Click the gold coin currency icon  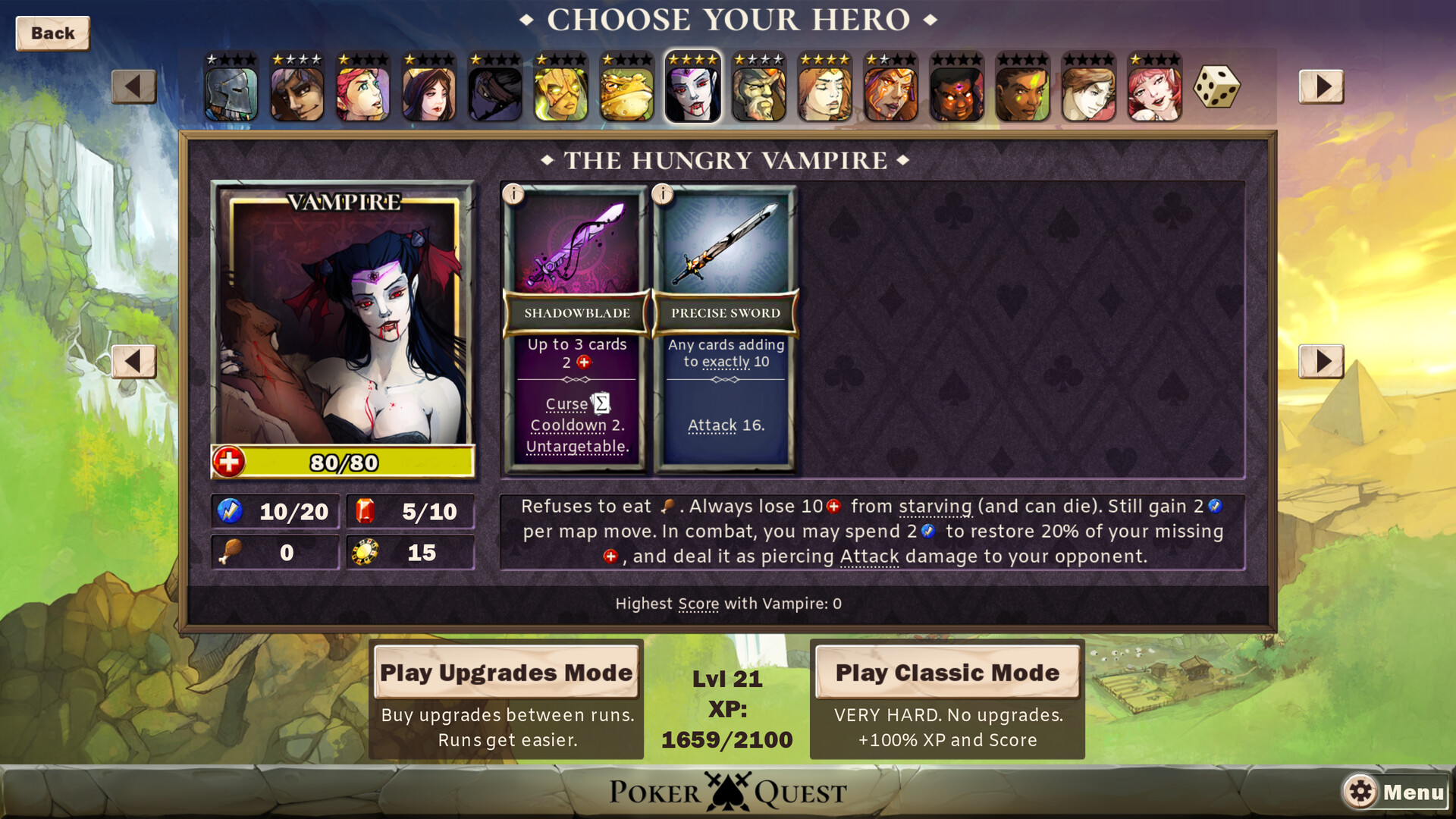point(365,552)
